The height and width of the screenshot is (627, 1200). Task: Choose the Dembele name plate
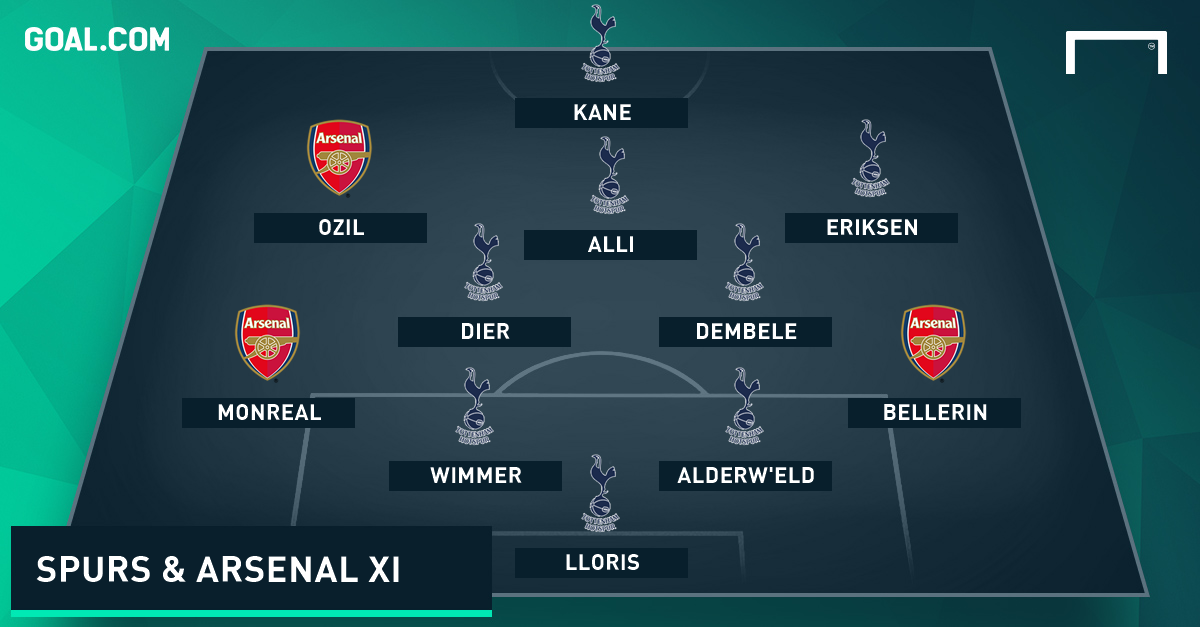tap(745, 332)
